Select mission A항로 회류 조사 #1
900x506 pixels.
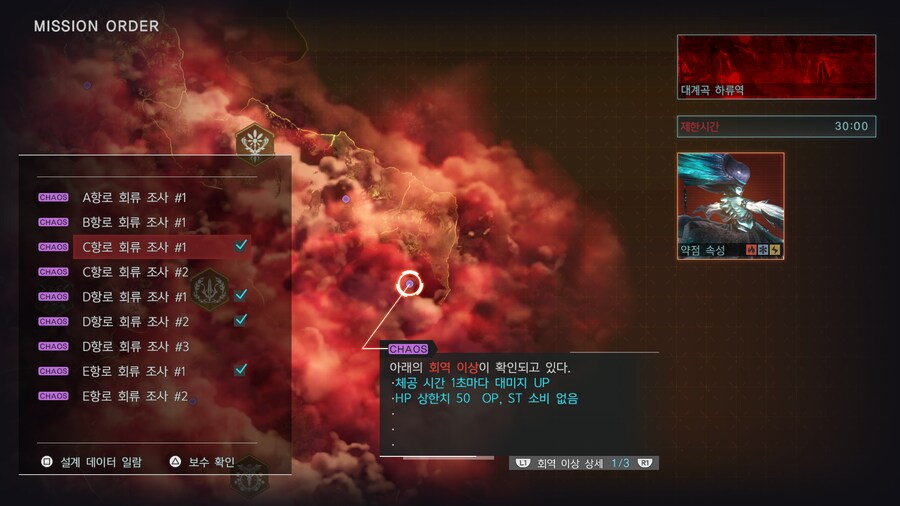(x=134, y=197)
